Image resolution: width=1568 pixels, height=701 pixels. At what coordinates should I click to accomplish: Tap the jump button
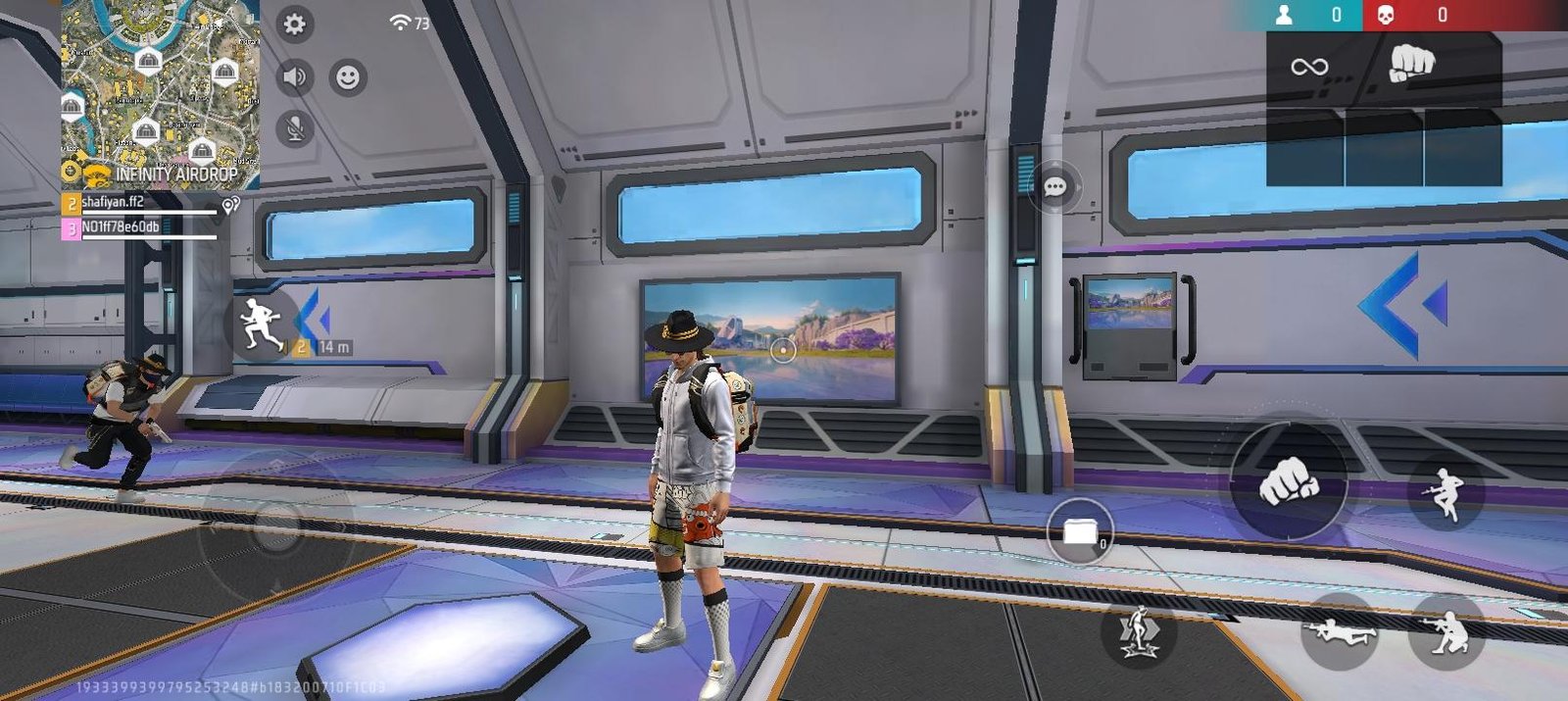coord(1445,494)
